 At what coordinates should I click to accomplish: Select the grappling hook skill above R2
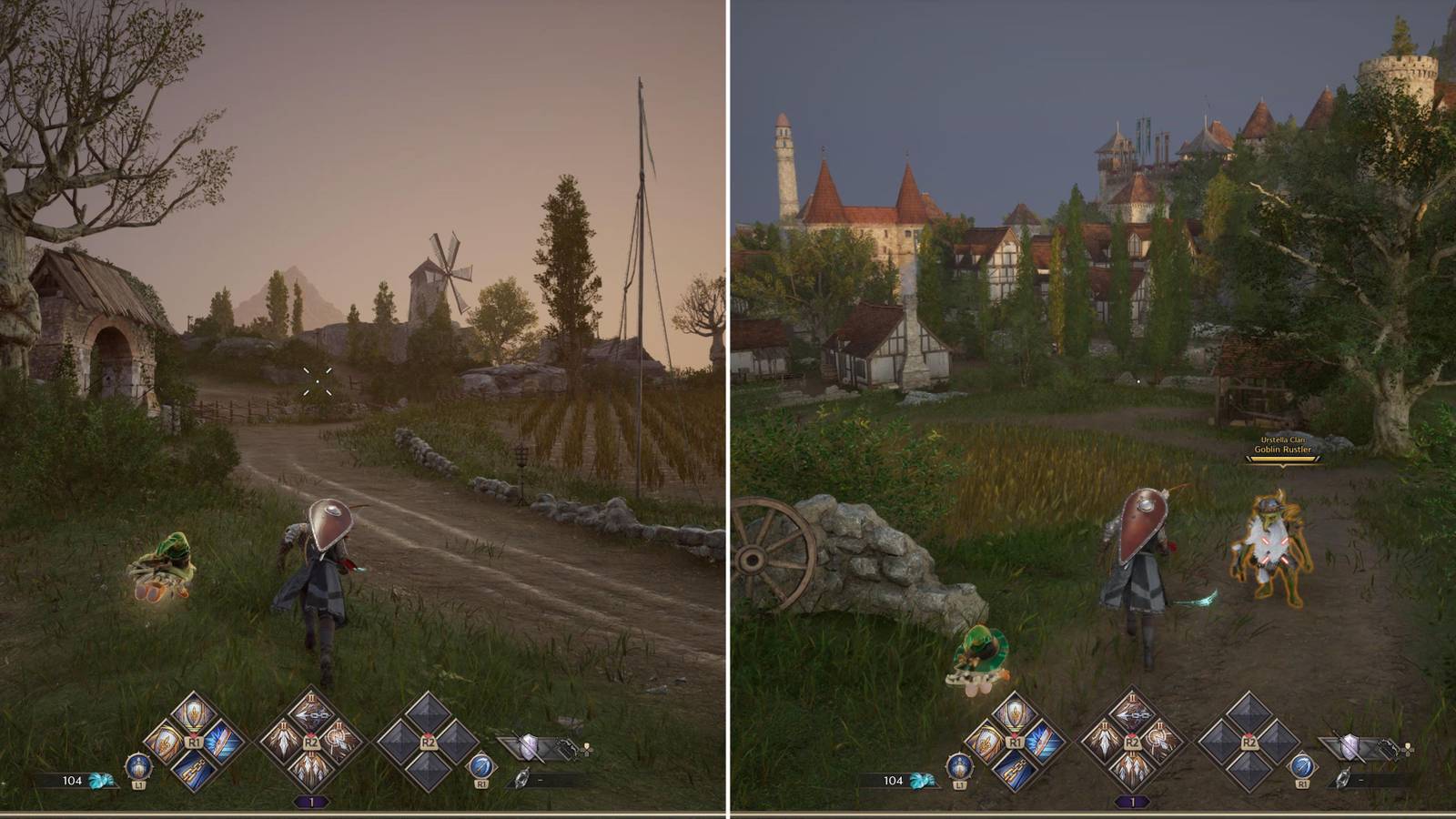(310, 713)
